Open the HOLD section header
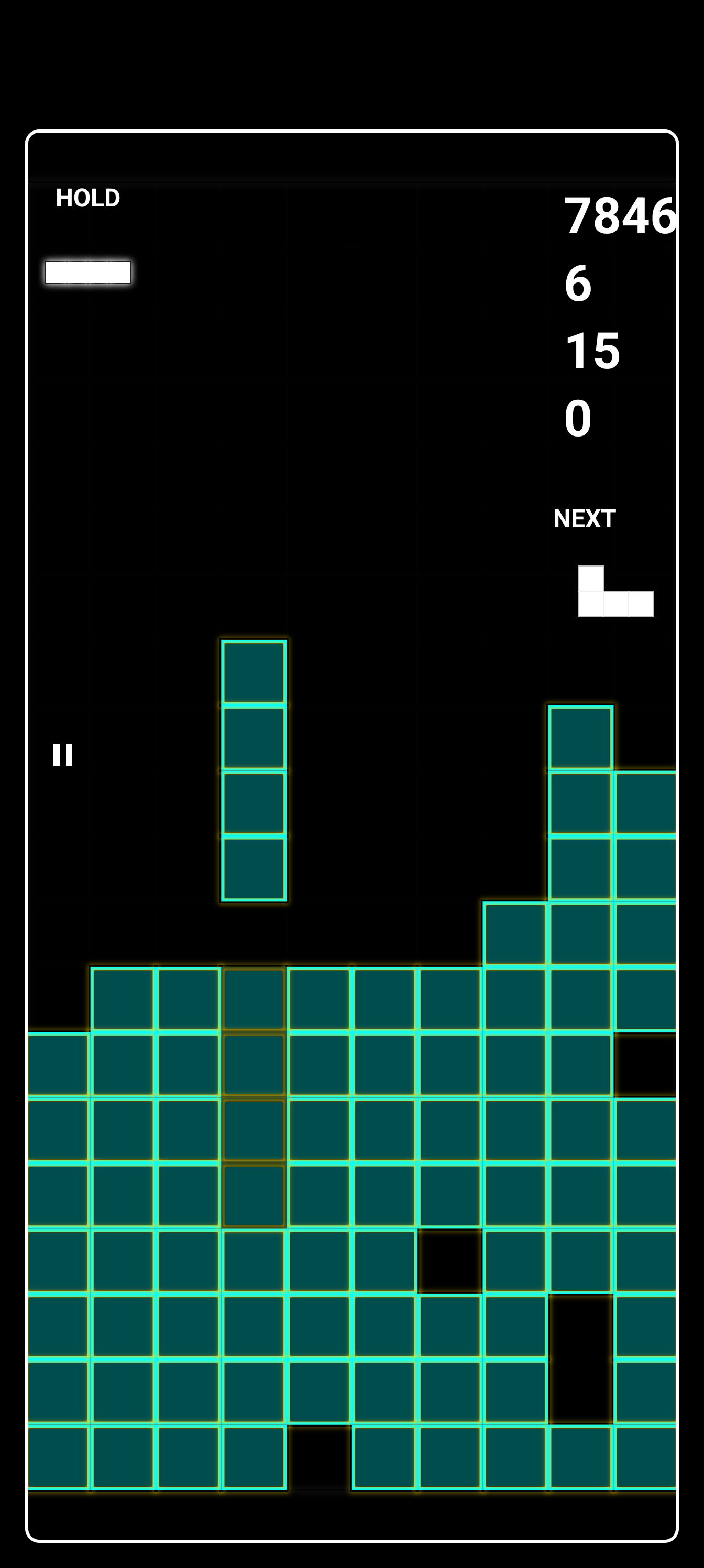The image size is (704, 1568). click(x=88, y=197)
